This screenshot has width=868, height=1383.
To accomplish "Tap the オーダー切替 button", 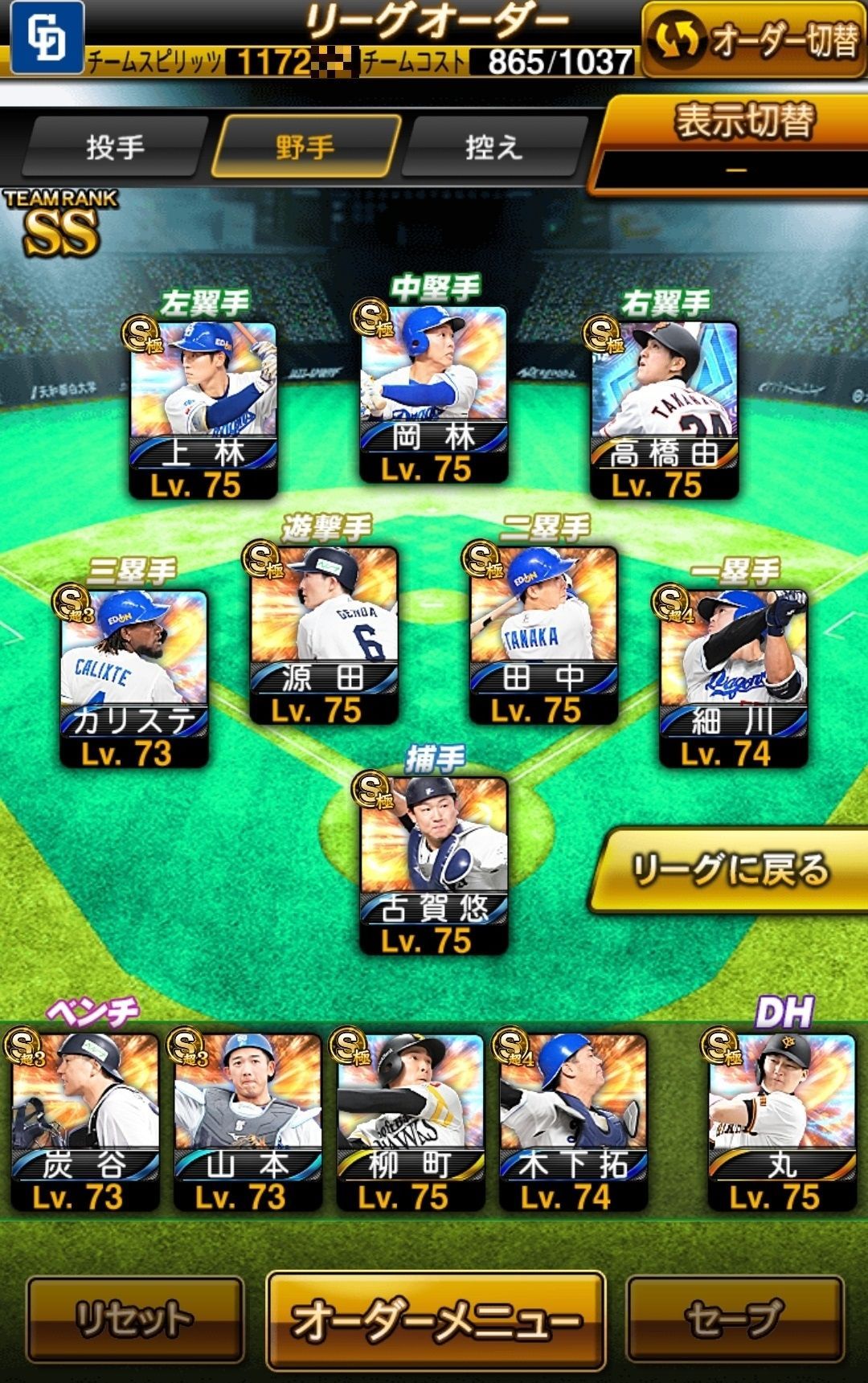I will click(x=754, y=40).
